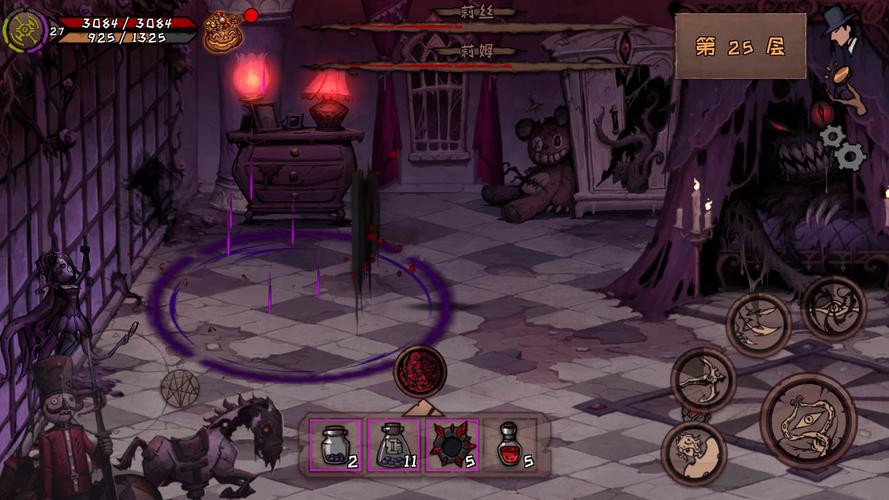Activate the red rose skill above the hotbar
Viewport: 889px width, 500px height.
[420, 371]
